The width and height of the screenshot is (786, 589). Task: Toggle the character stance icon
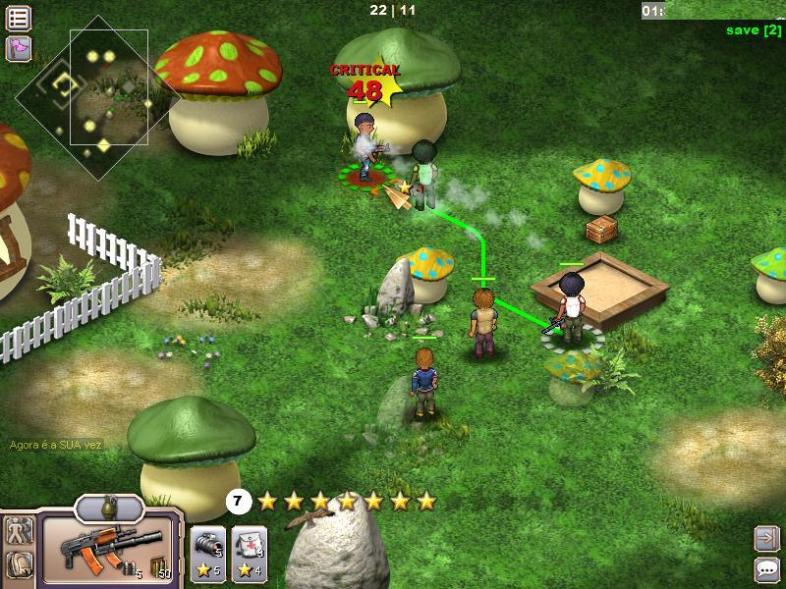(19, 531)
